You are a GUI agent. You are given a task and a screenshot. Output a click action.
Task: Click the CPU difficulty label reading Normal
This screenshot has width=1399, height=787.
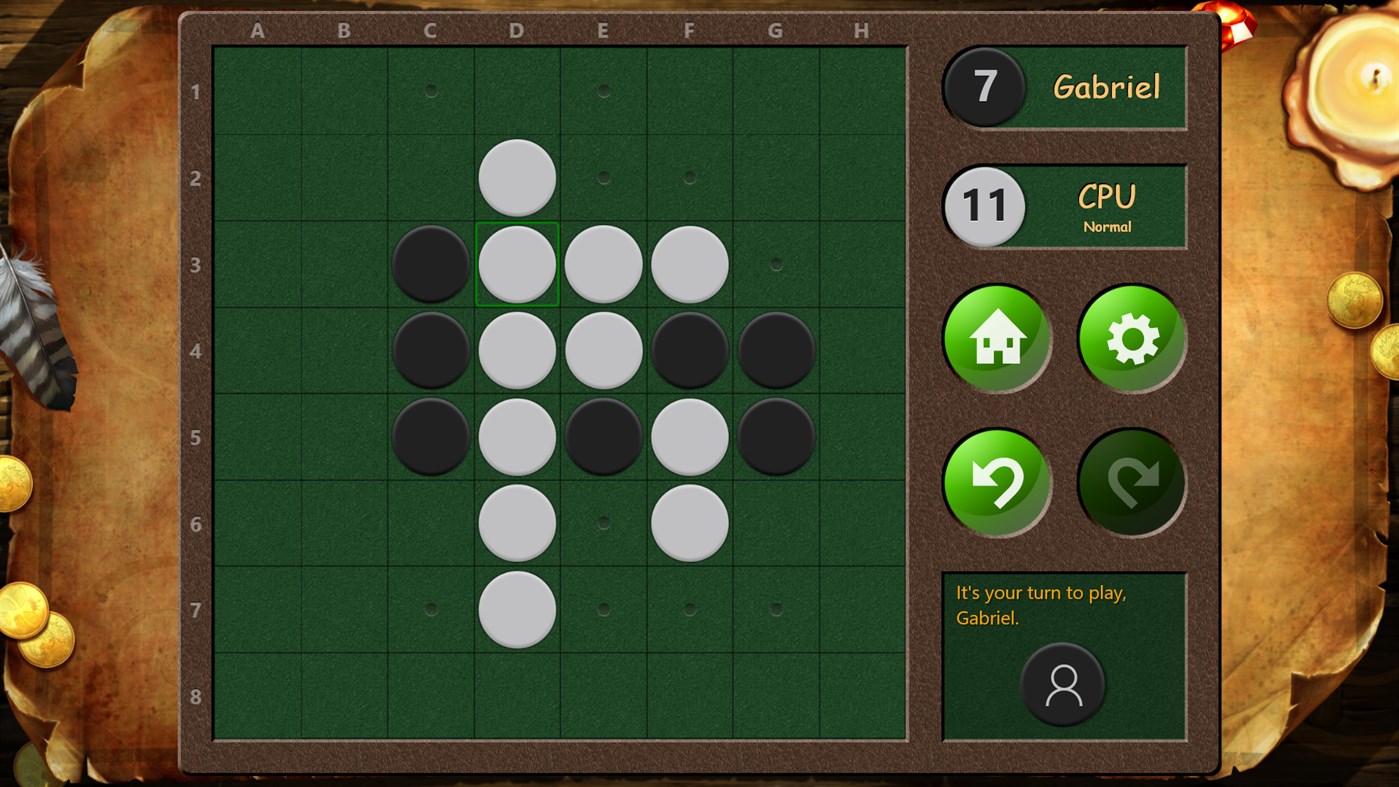[x=1107, y=227]
